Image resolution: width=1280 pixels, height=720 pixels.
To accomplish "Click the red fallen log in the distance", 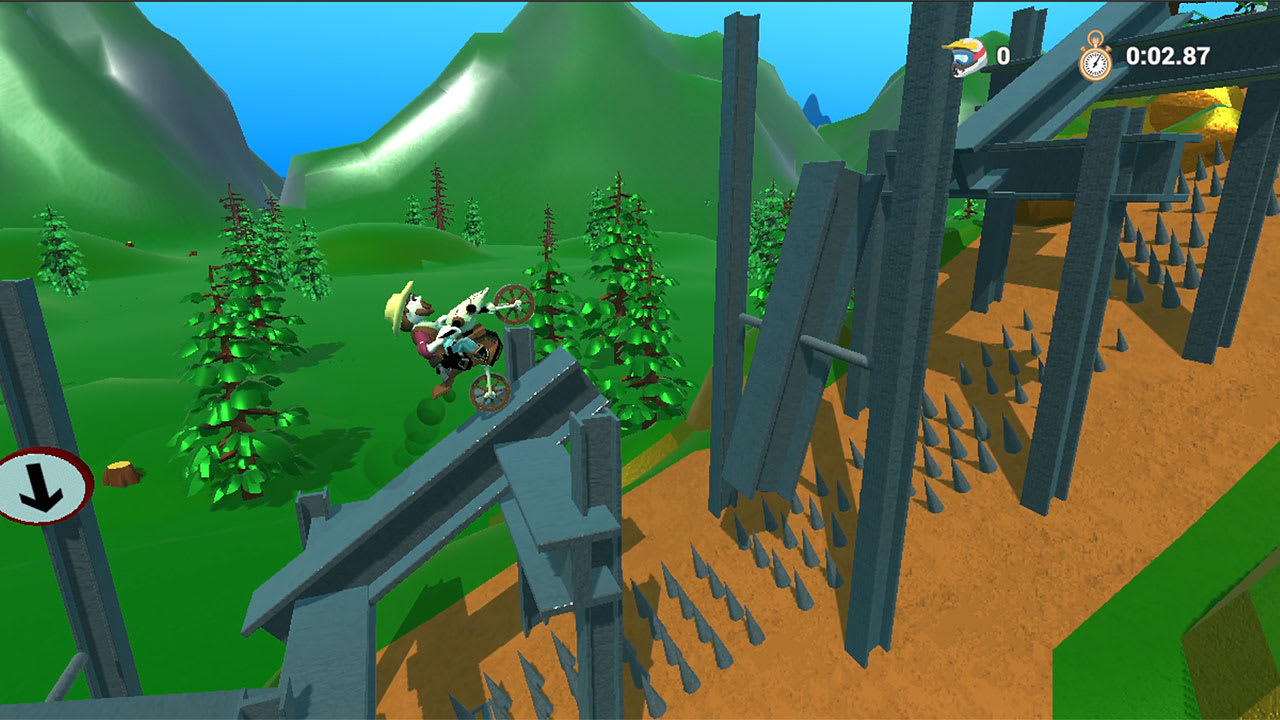I will tap(193, 253).
